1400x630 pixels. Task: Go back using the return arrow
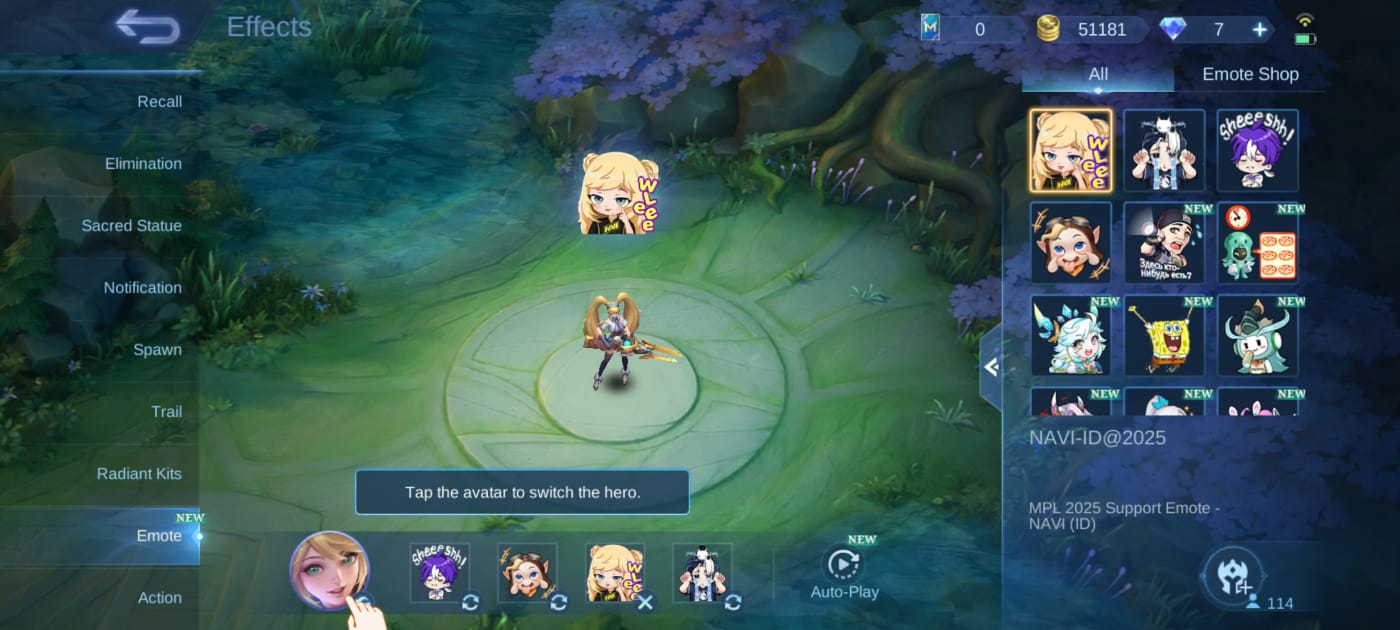pyautogui.click(x=148, y=26)
